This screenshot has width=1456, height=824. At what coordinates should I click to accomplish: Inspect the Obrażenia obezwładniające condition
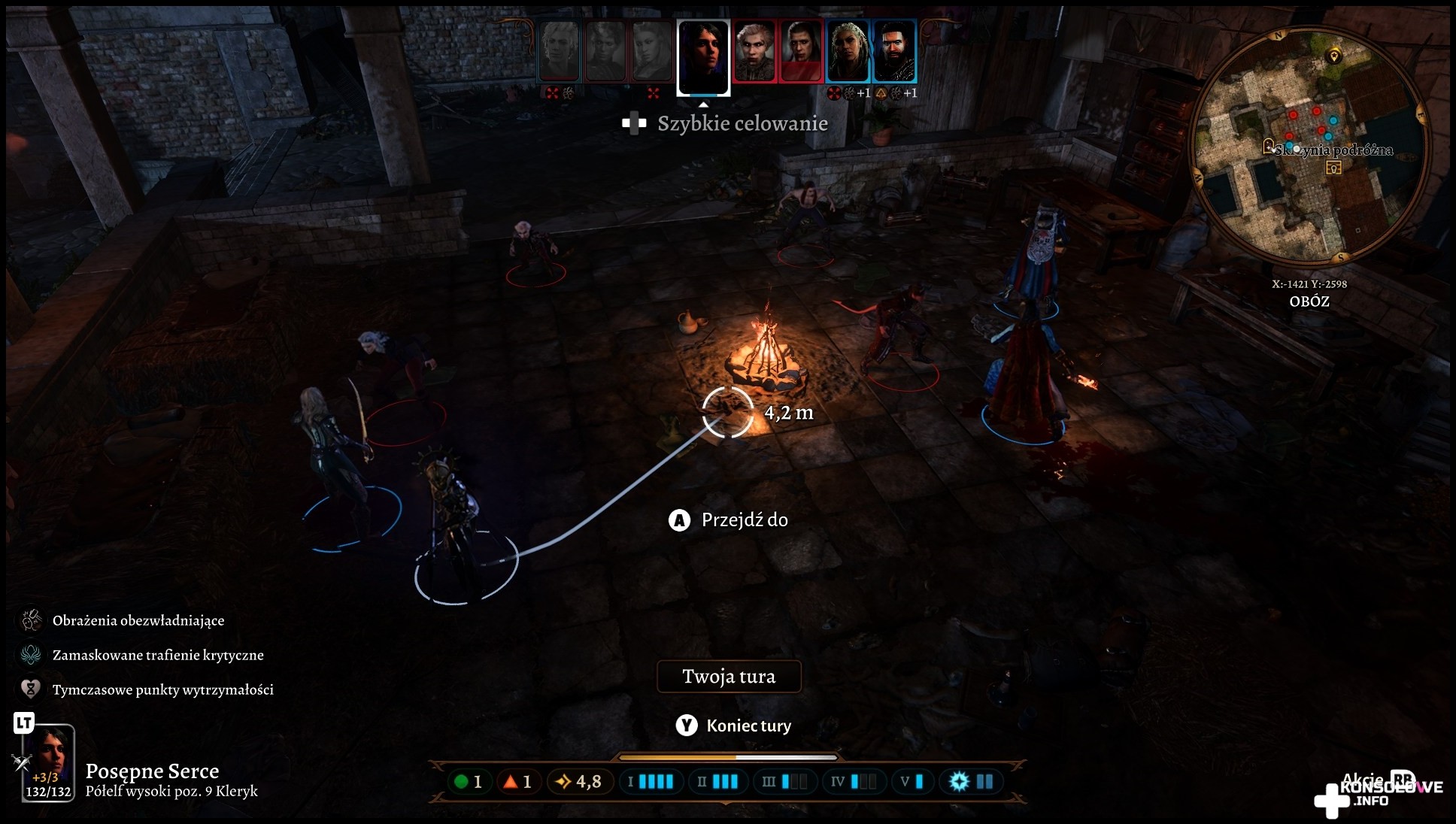click(138, 620)
